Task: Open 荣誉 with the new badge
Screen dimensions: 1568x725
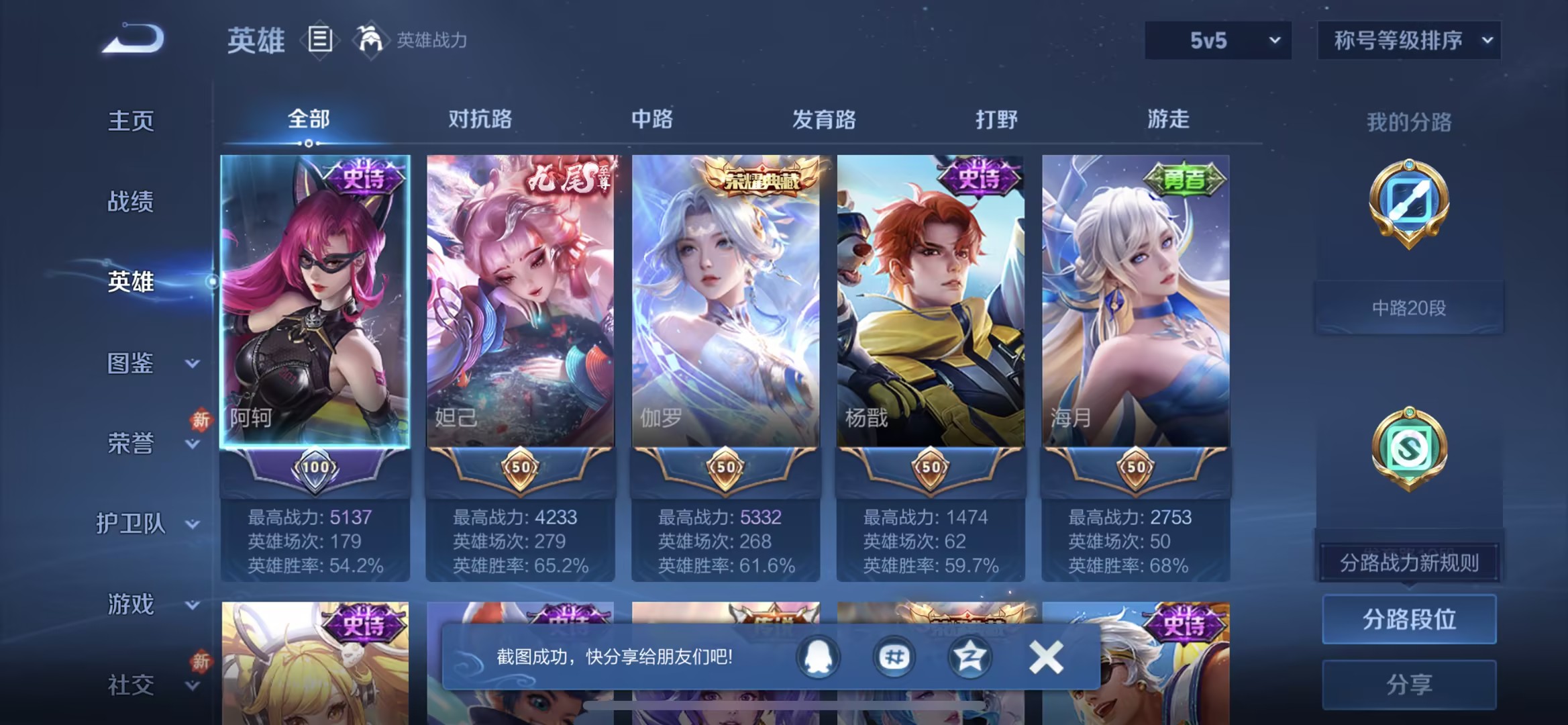Action: [132, 444]
